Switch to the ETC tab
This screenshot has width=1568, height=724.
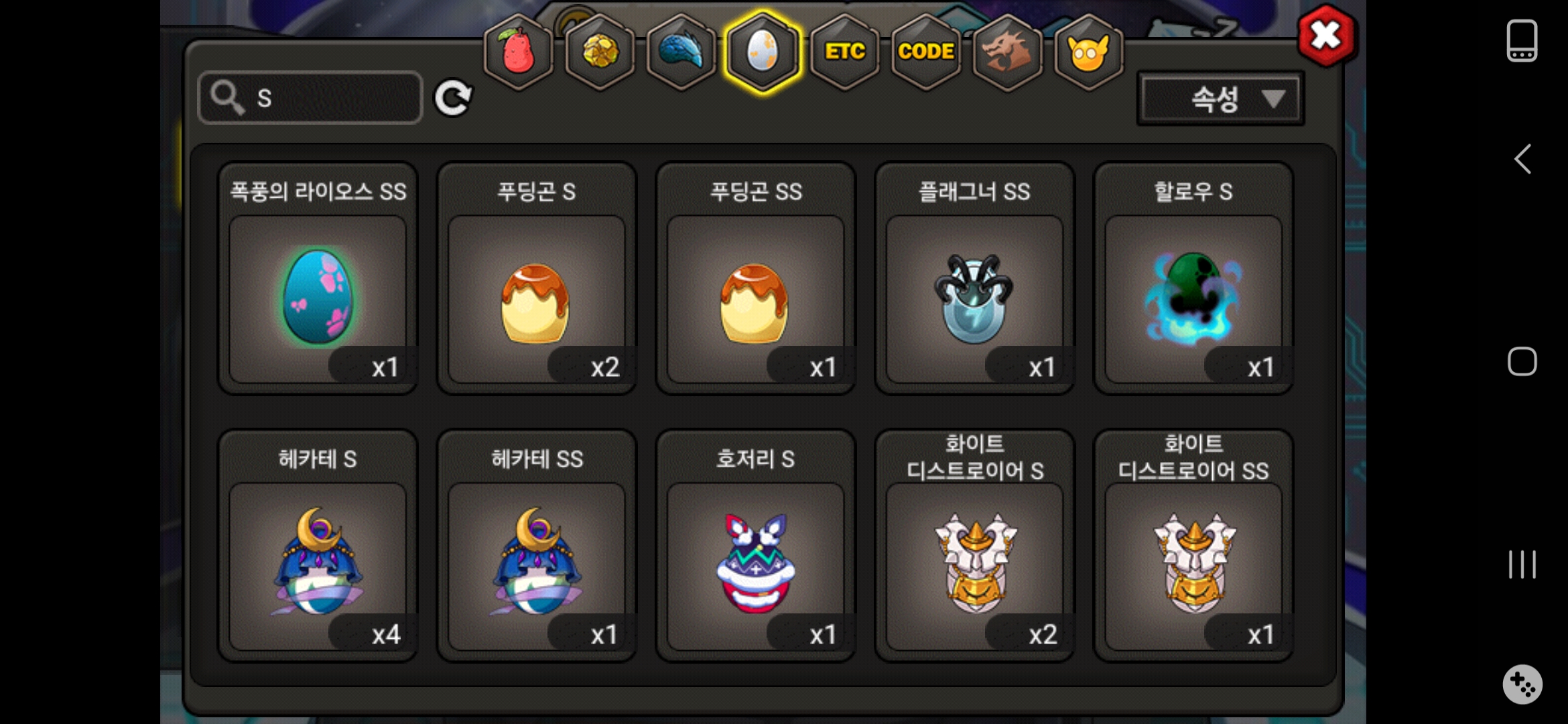coord(844,52)
